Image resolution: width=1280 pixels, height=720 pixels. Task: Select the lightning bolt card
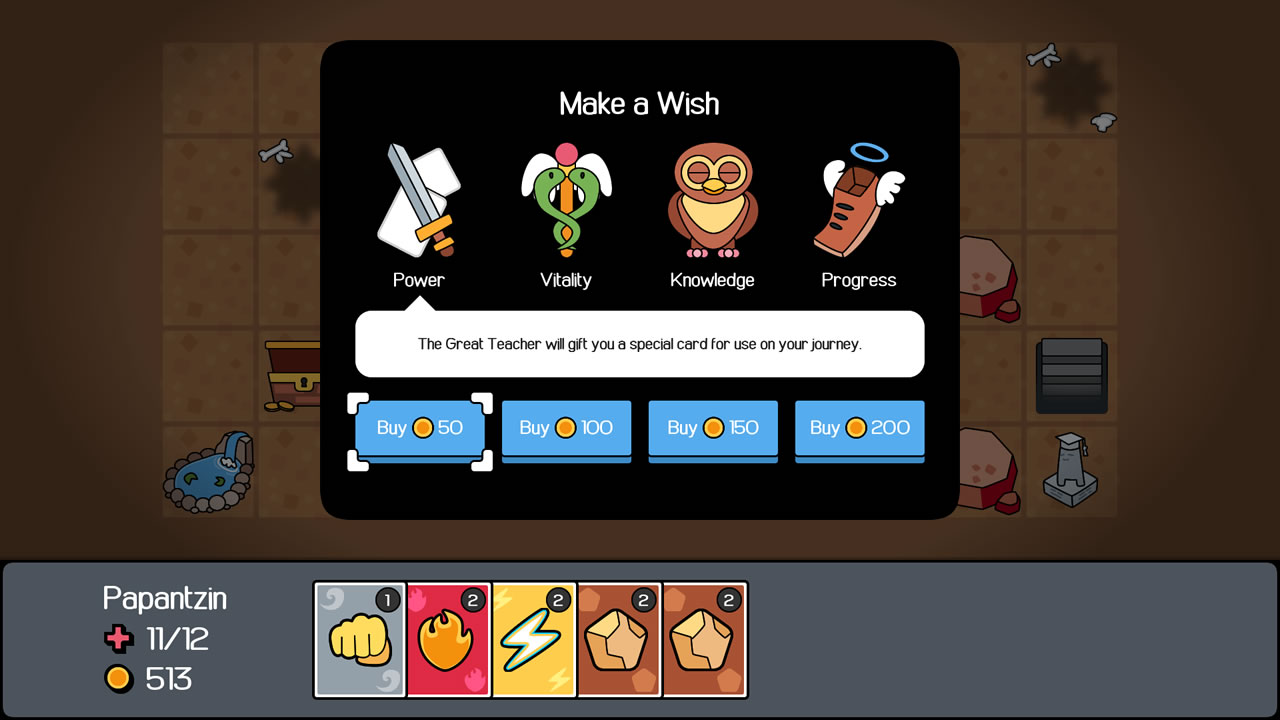coord(532,638)
